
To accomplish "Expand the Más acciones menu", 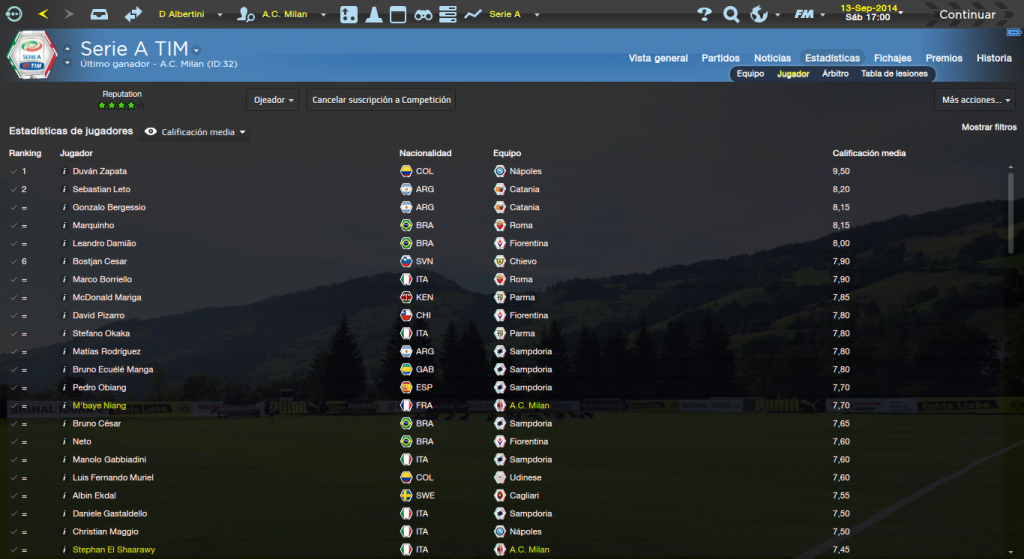I will tap(976, 100).
